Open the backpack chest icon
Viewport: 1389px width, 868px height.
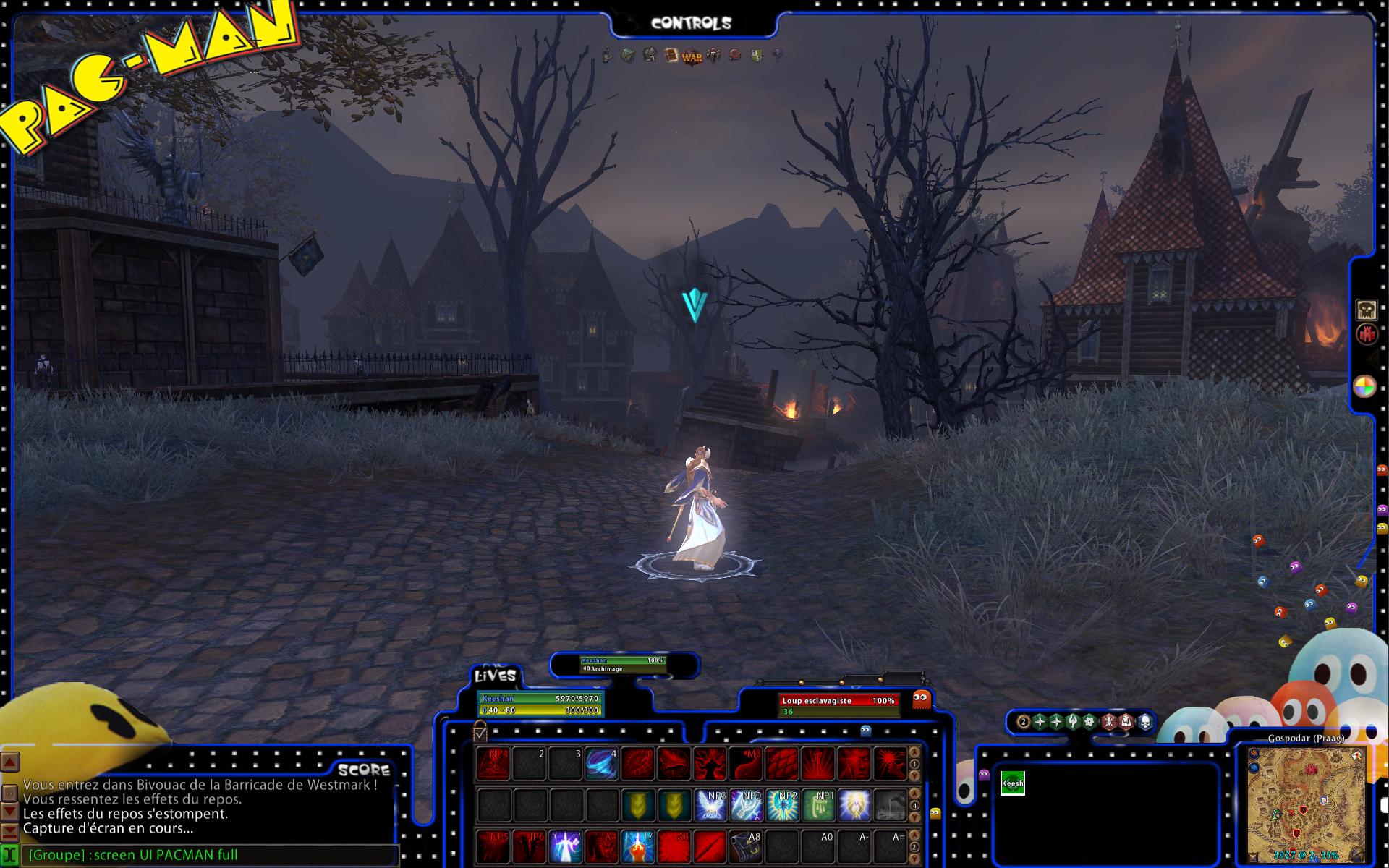628,56
